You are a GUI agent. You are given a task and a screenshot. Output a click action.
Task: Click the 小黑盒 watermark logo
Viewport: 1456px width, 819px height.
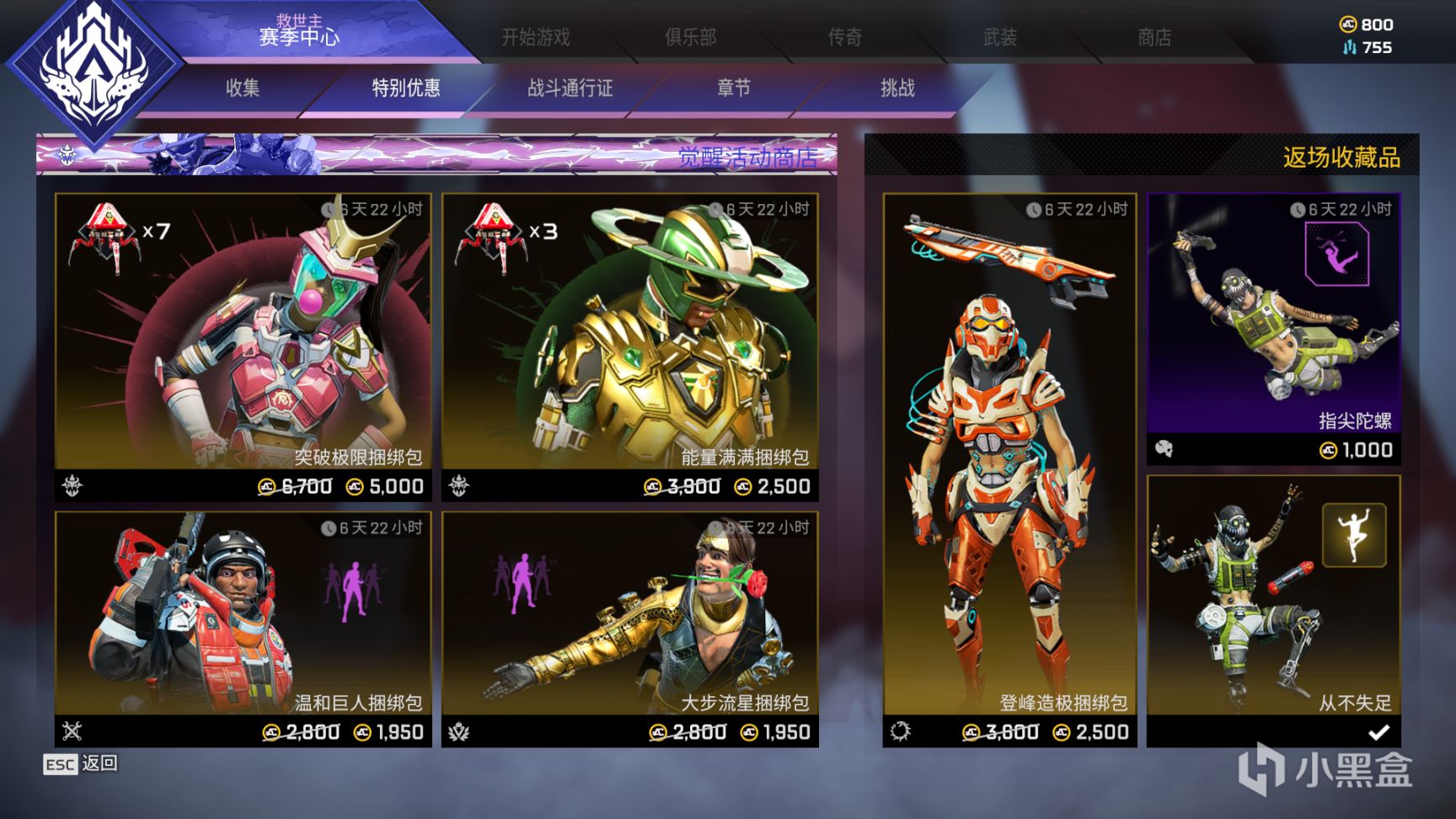click(1325, 771)
